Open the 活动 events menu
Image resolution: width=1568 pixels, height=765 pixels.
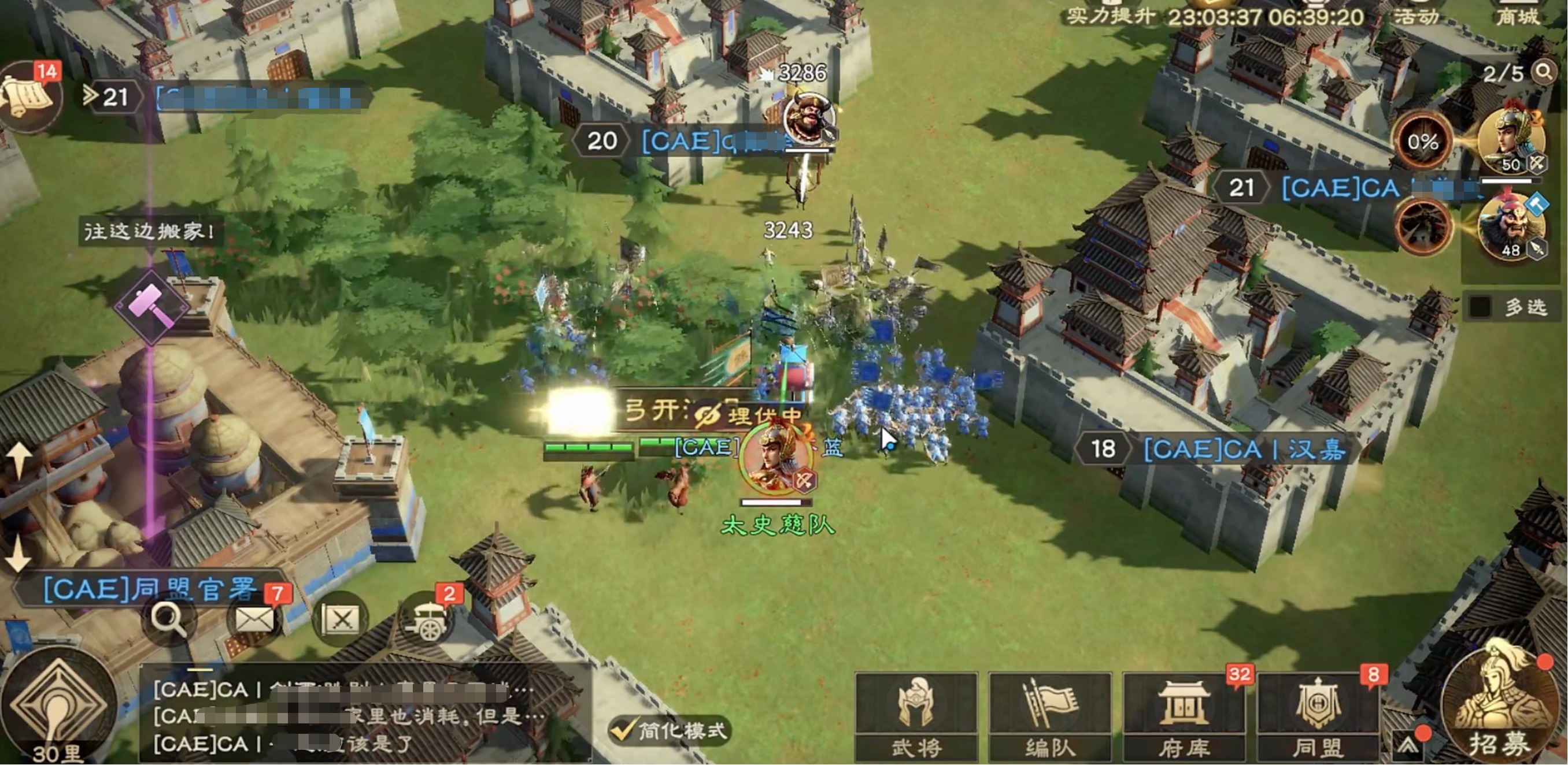[1417, 16]
